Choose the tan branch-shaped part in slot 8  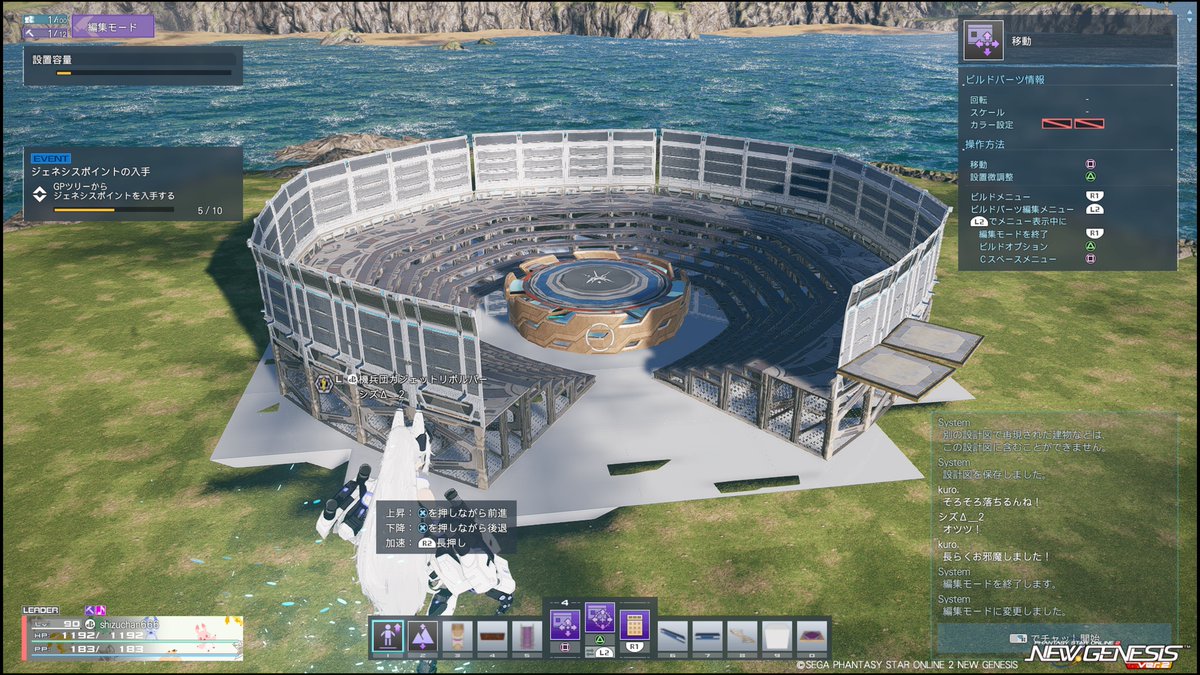[742, 635]
